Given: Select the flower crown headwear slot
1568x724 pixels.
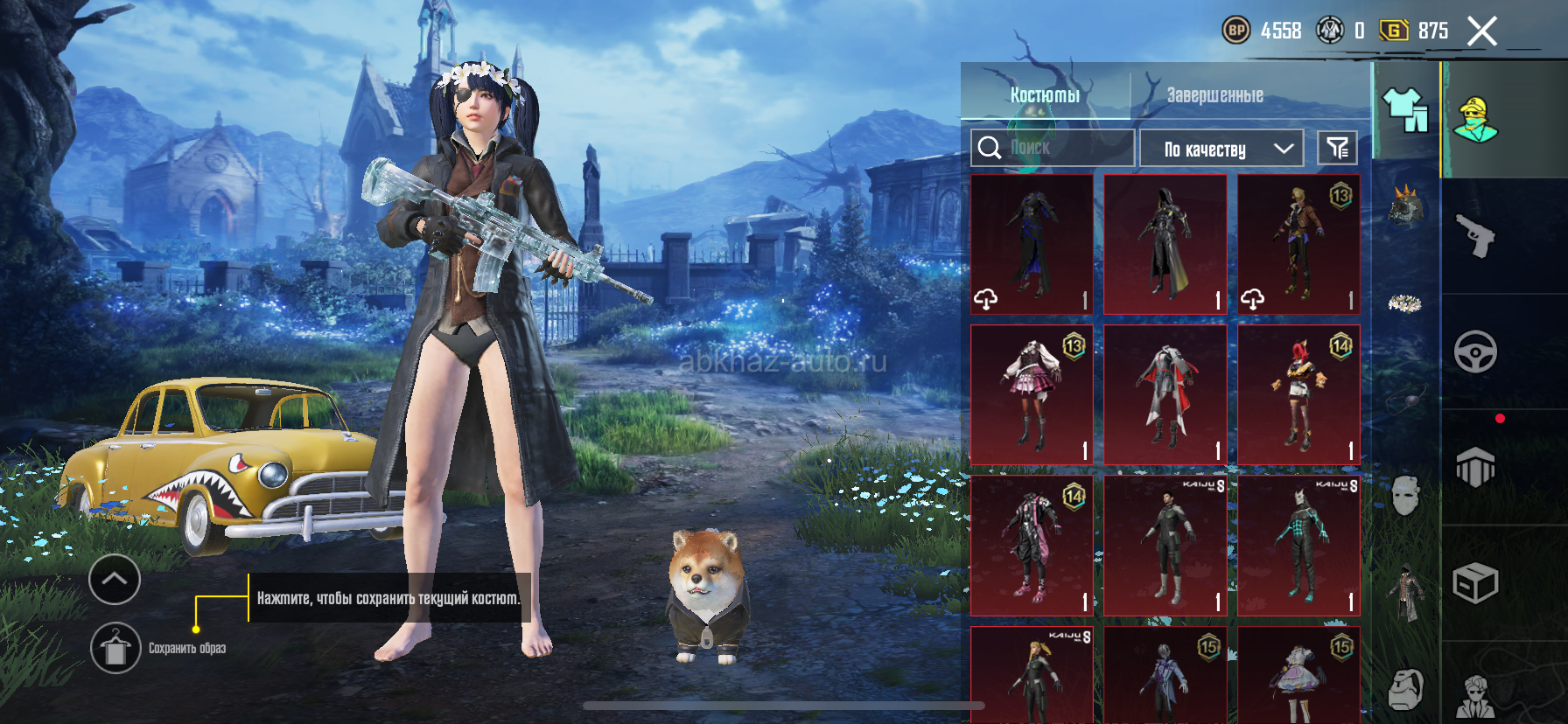Looking at the screenshot, I should coord(1405,303).
